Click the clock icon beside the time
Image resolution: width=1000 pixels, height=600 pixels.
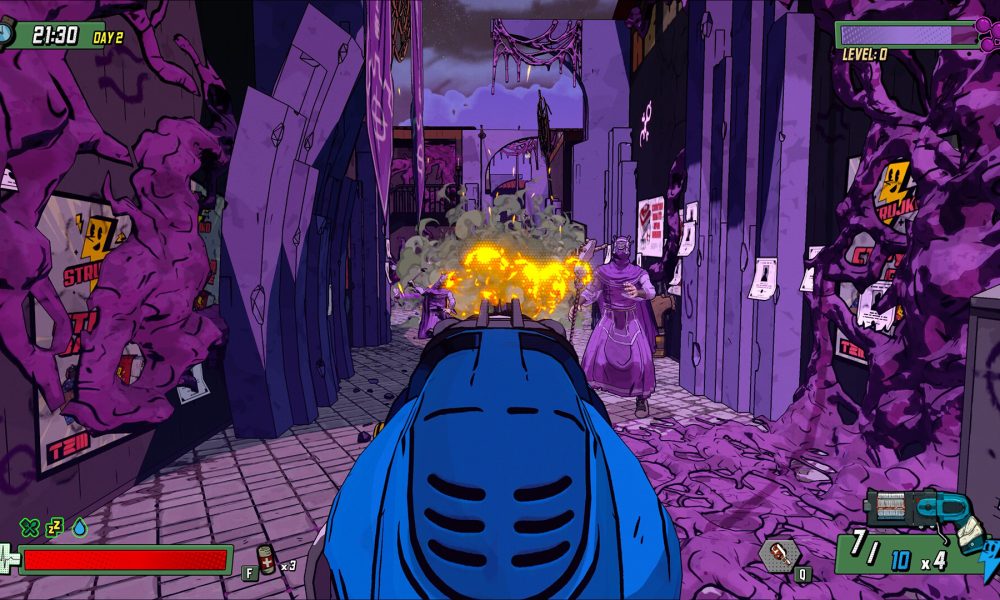[8, 34]
